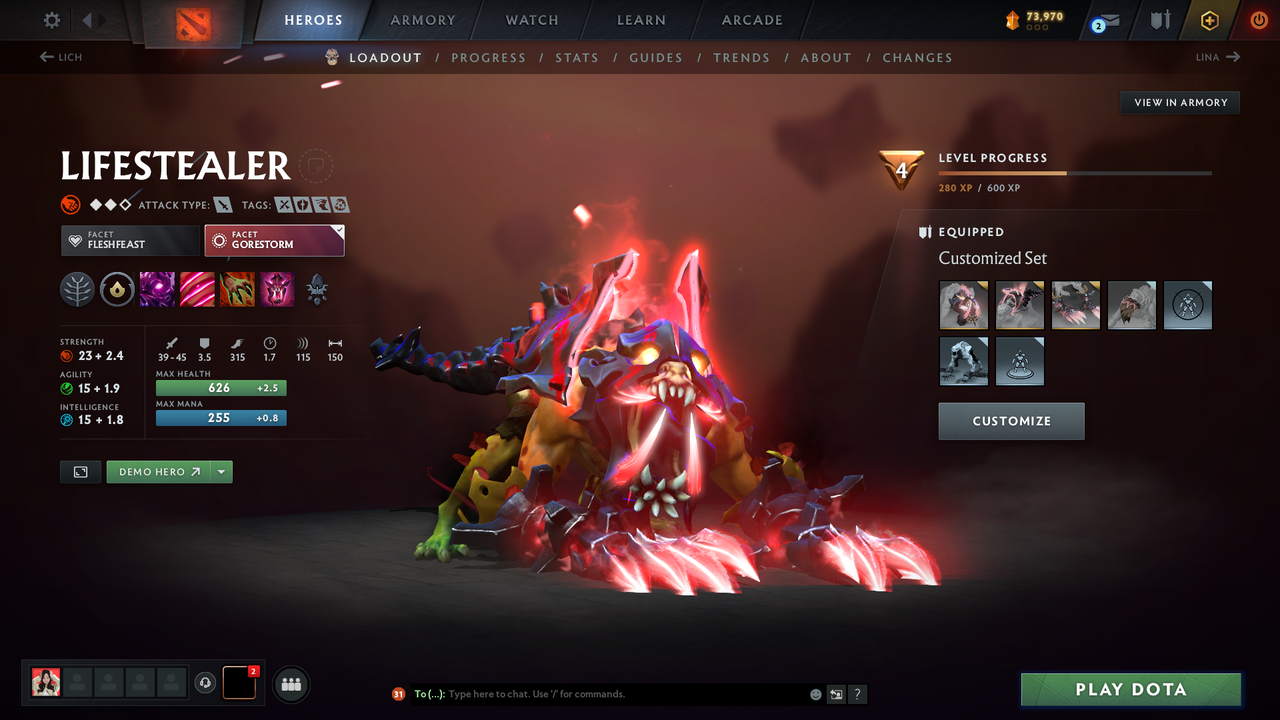Viewport: 1280px width, 720px height.
Task: Open the Arcade menu
Action: 751,20
